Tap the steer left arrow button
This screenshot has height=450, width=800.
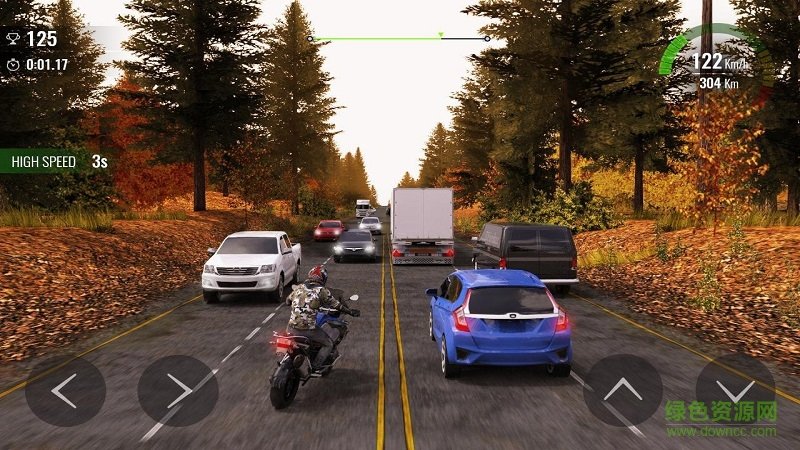coord(65,391)
